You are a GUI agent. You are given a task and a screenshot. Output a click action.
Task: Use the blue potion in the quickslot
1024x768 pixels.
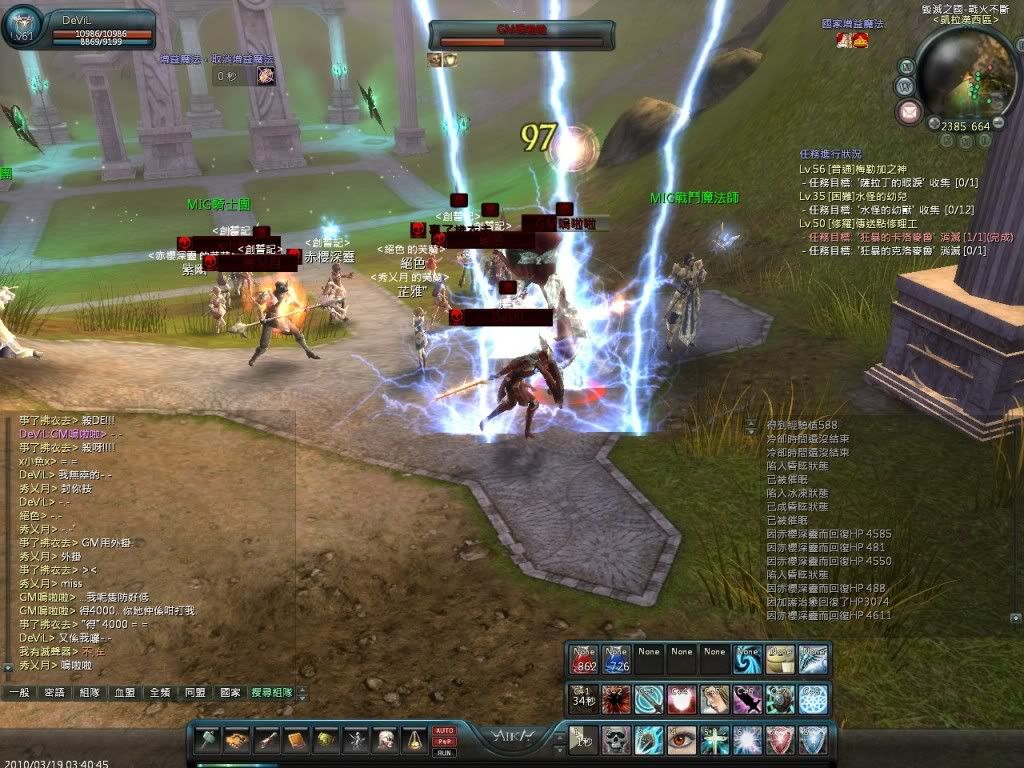point(616,657)
